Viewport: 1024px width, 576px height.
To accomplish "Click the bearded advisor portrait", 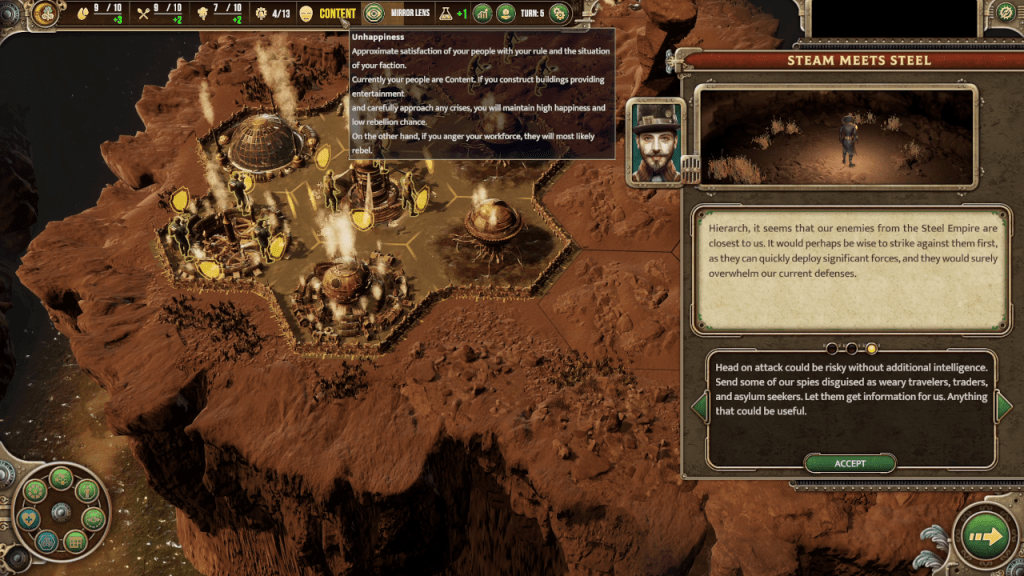I will pyautogui.click(x=655, y=141).
